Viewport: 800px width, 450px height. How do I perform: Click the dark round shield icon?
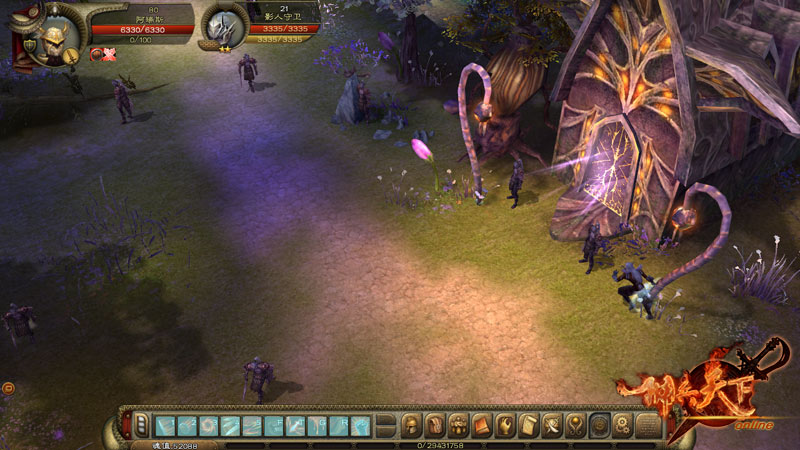(600, 425)
